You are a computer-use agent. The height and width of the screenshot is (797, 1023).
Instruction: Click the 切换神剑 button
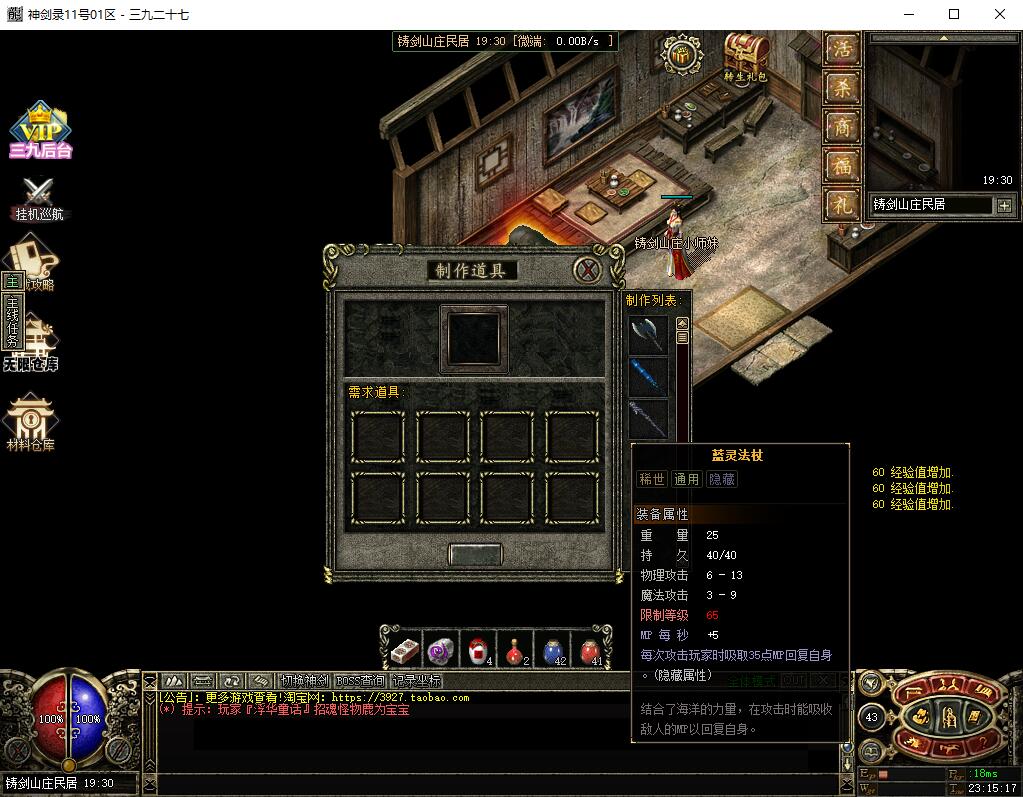304,681
